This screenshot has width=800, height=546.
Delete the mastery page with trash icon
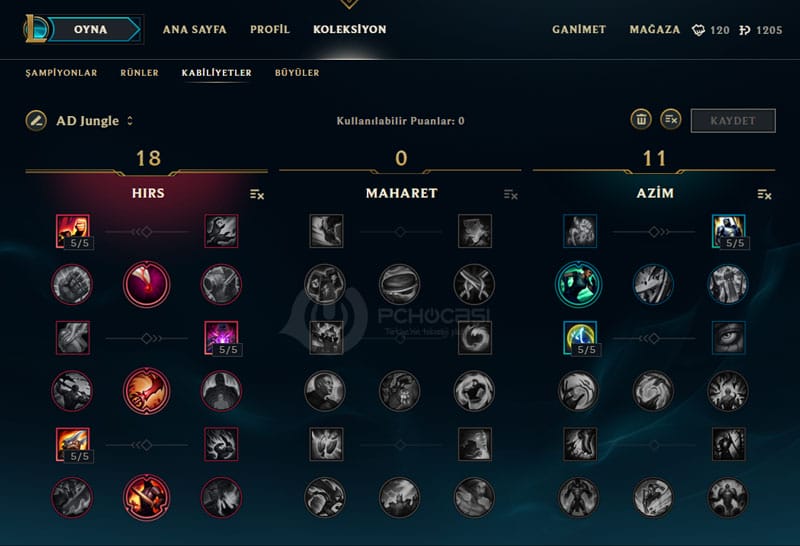(640, 120)
